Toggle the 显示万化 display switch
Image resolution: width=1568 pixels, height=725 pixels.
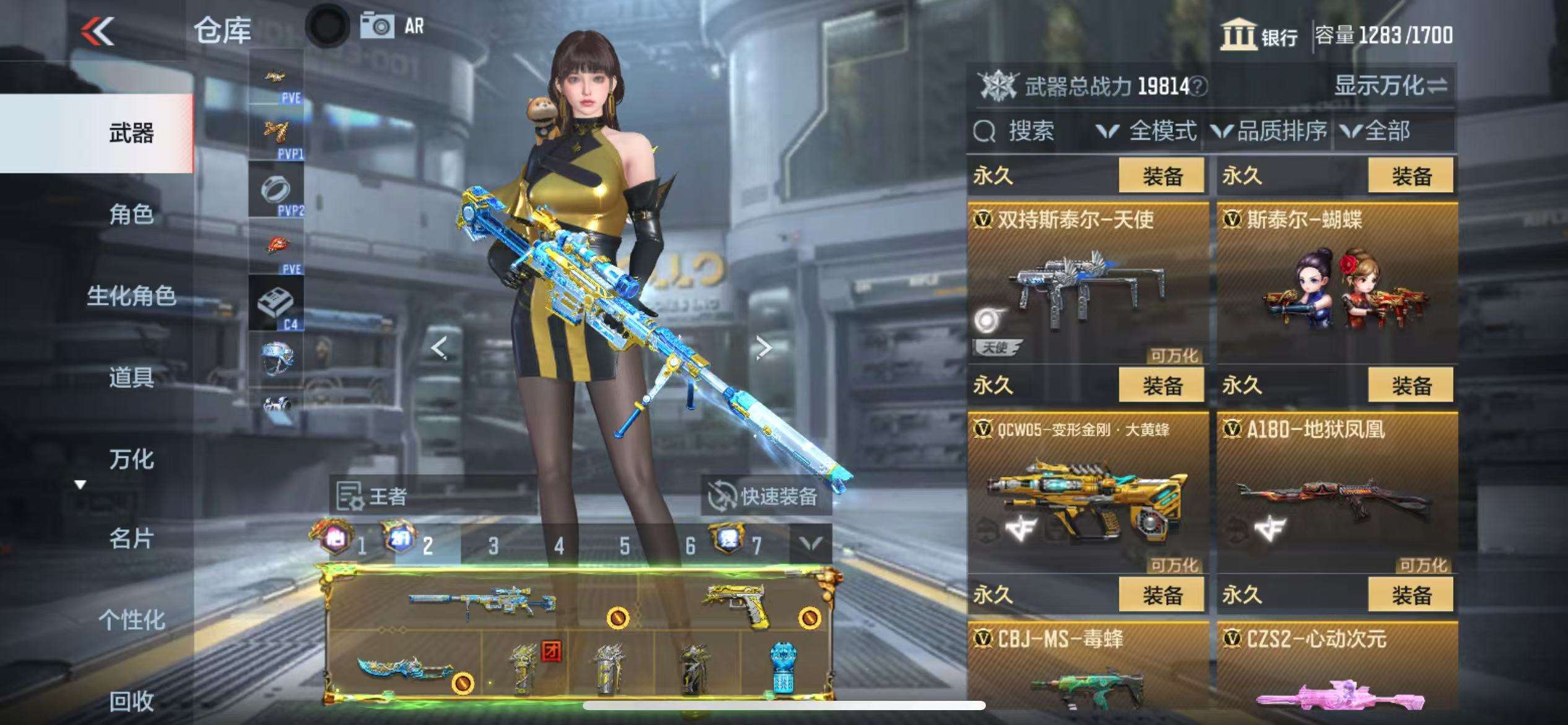pos(1390,86)
